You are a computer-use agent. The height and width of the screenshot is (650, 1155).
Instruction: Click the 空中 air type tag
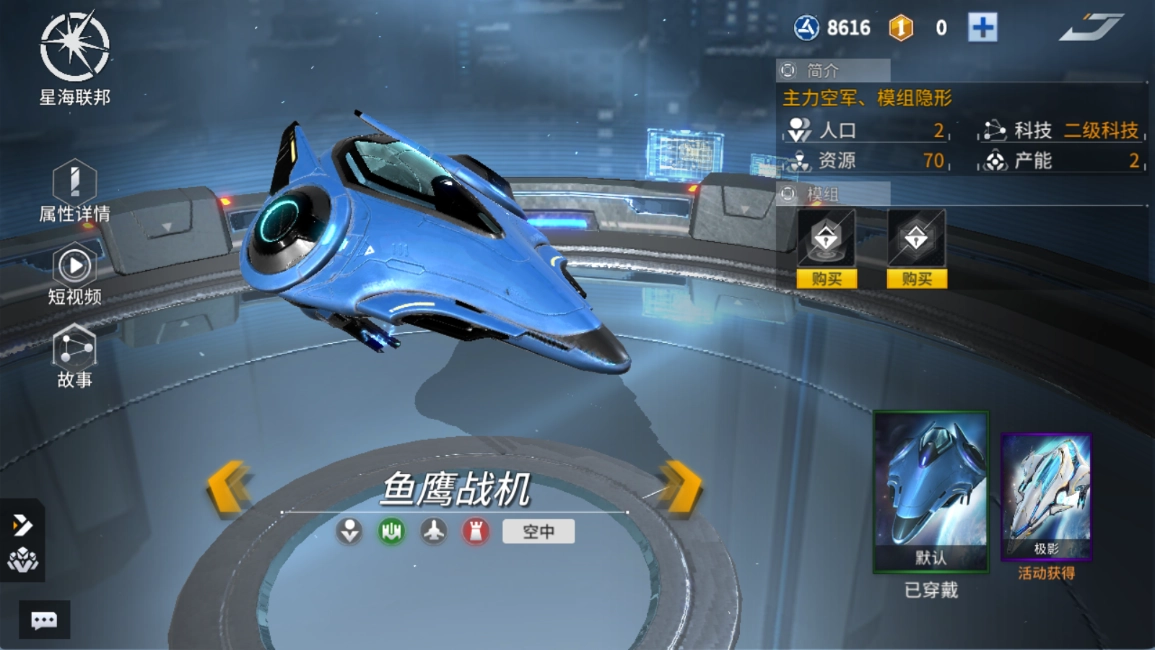pyautogui.click(x=538, y=532)
